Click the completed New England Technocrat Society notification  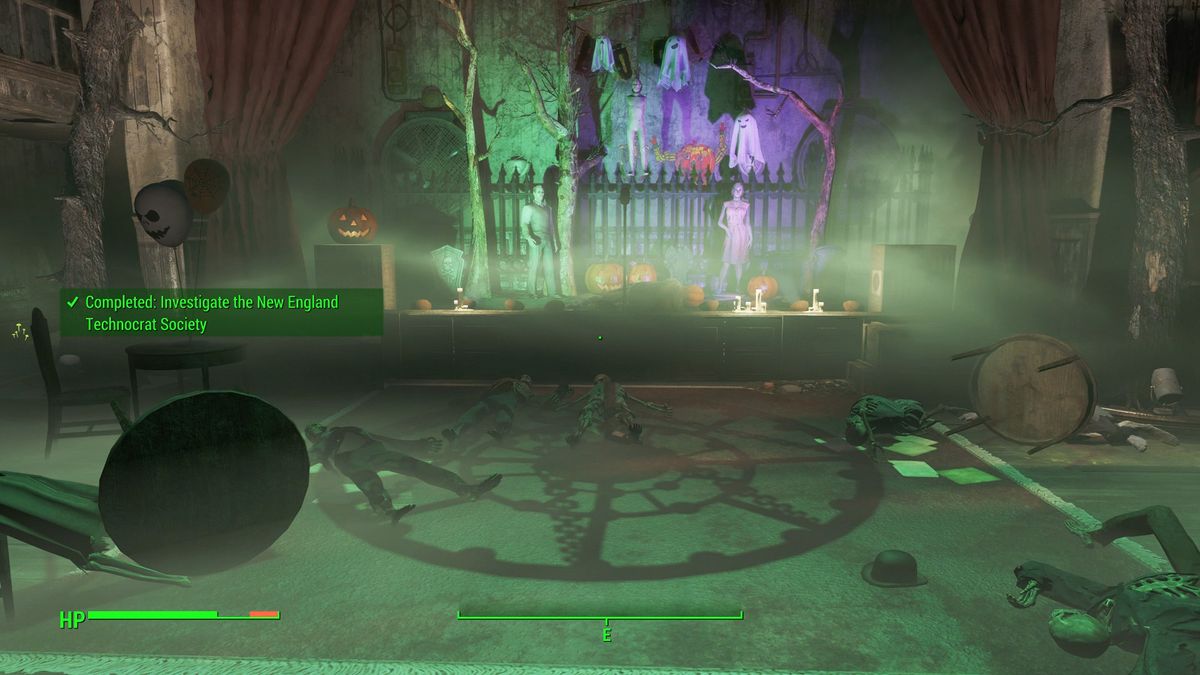[x=221, y=313]
